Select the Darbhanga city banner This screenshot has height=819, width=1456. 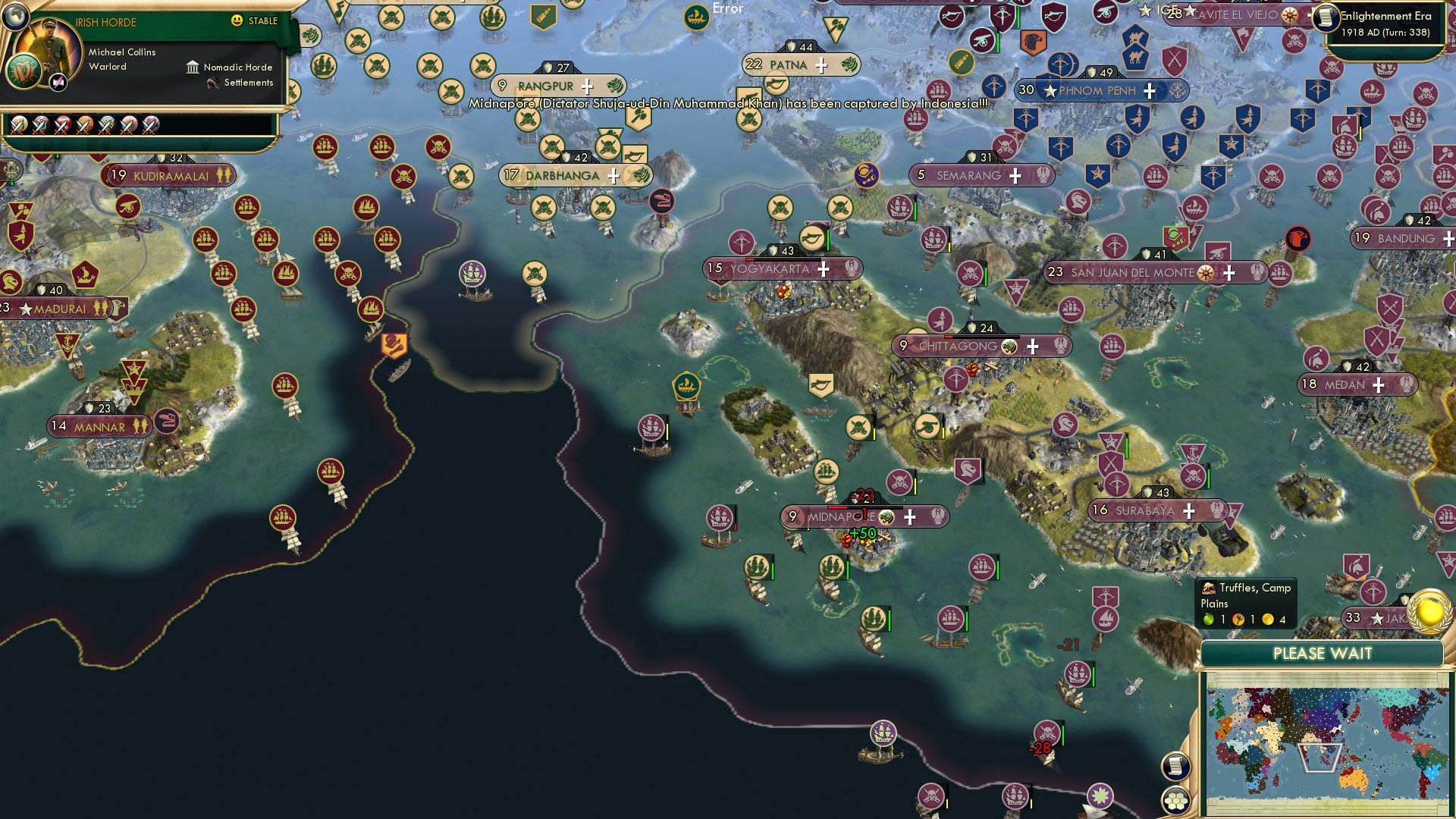561,174
